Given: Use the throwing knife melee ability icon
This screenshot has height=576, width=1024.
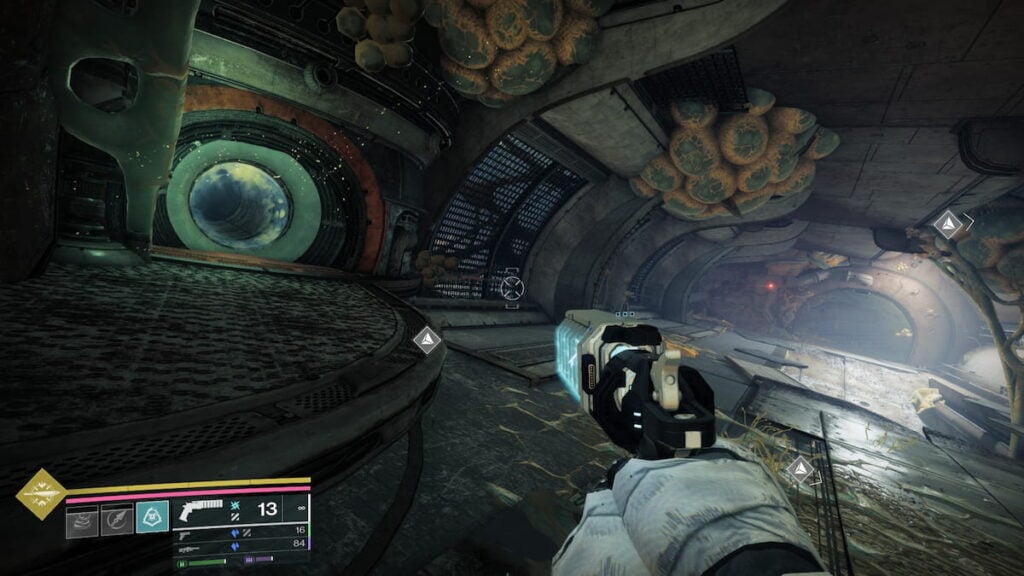Looking at the screenshot, I should pos(117,521).
